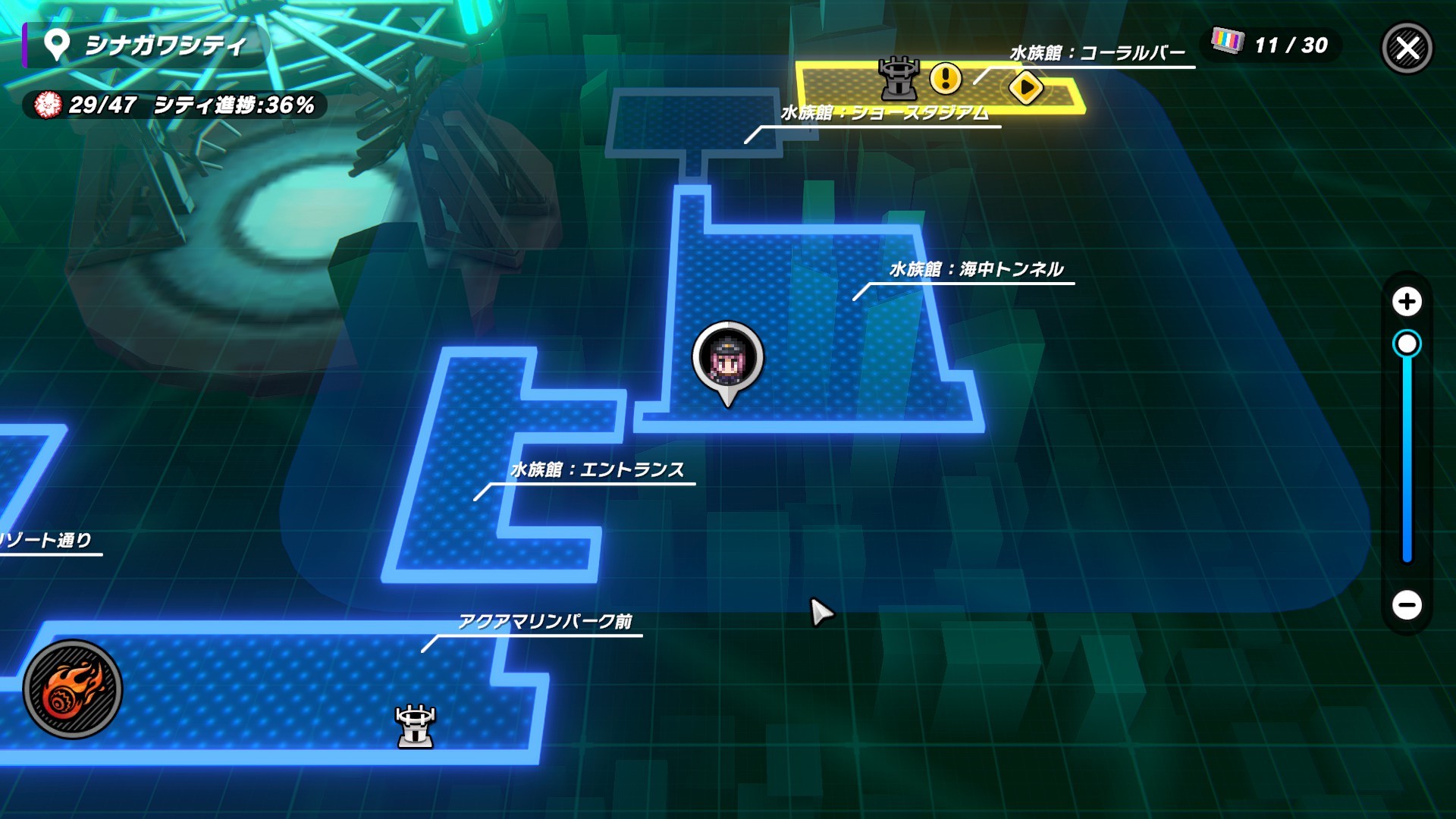Viewport: 1456px width, 819px height.
Task: Zoom out with the minus button
Action: click(1407, 605)
